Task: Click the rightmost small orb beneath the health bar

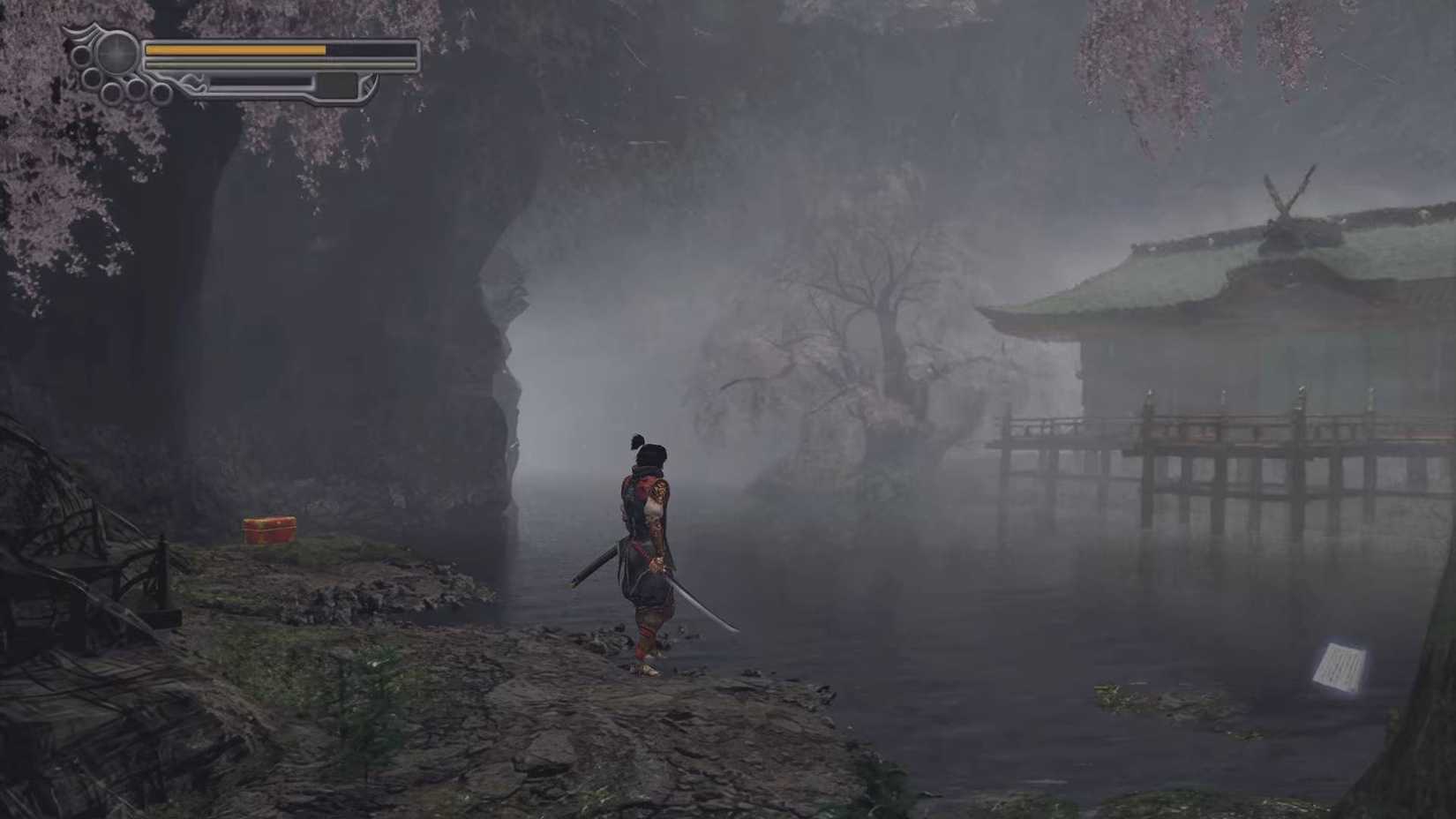Action: [161, 92]
